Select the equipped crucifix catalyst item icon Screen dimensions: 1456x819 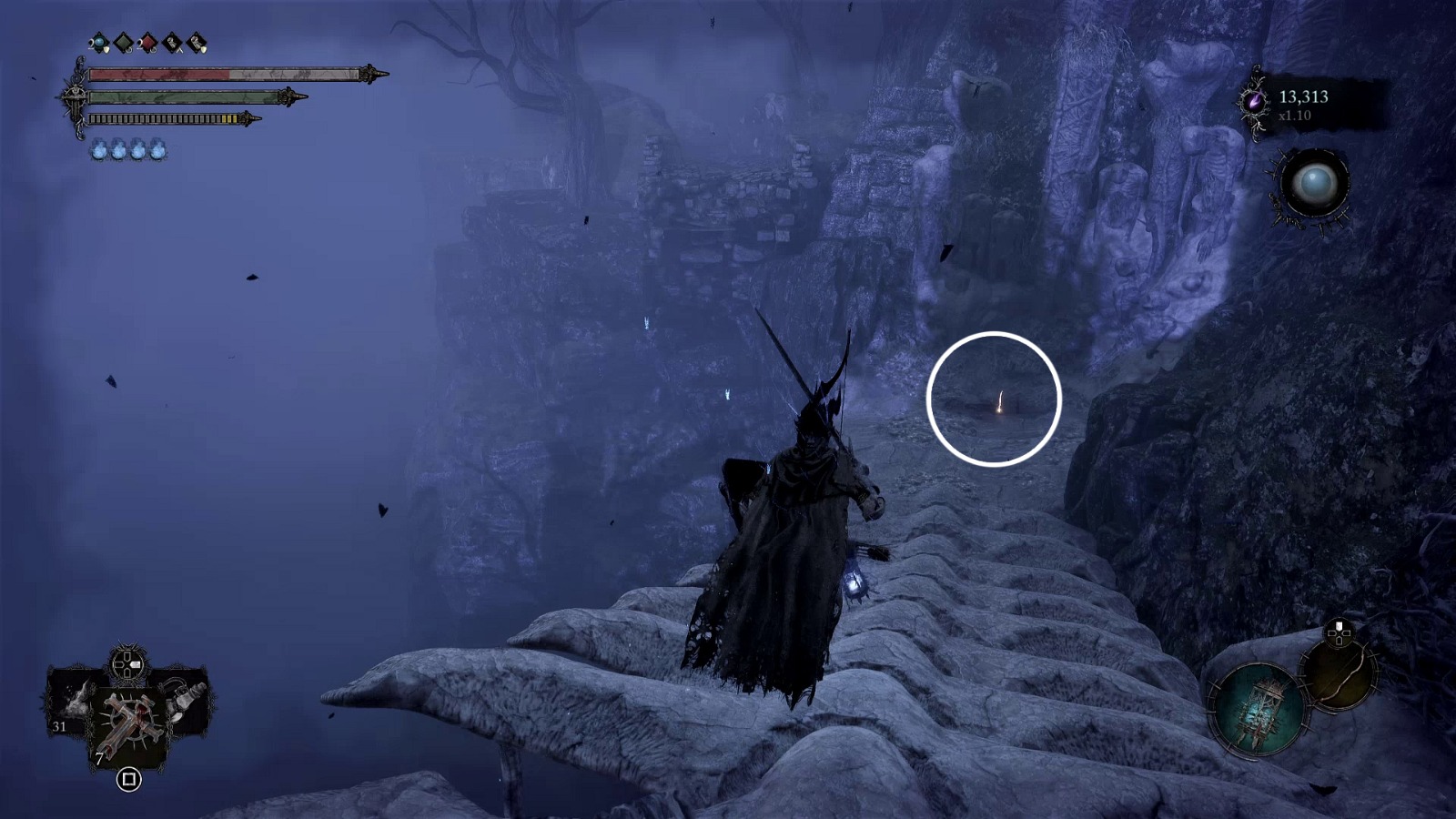[x=127, y=719]
